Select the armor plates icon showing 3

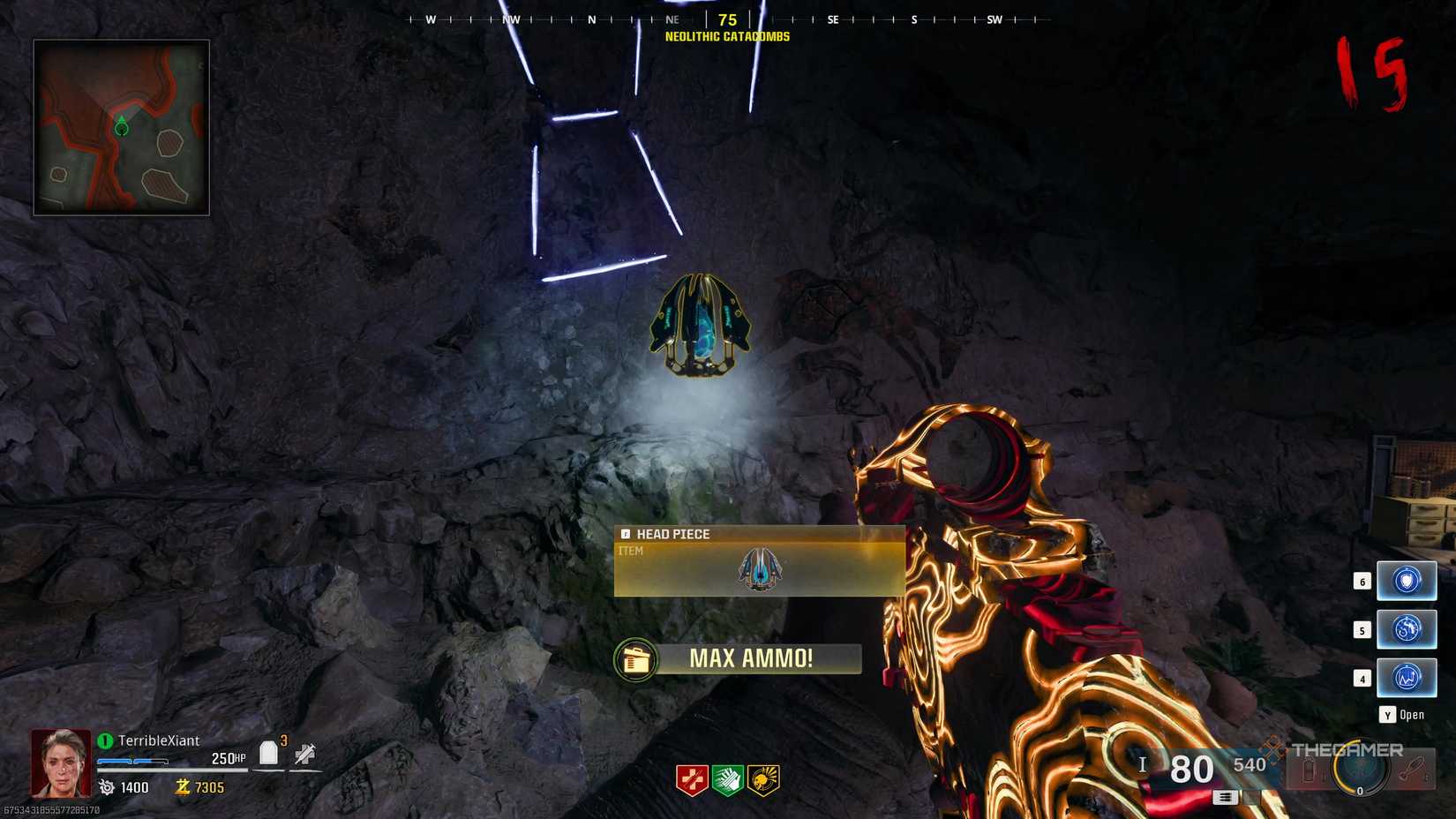(269, 751)
